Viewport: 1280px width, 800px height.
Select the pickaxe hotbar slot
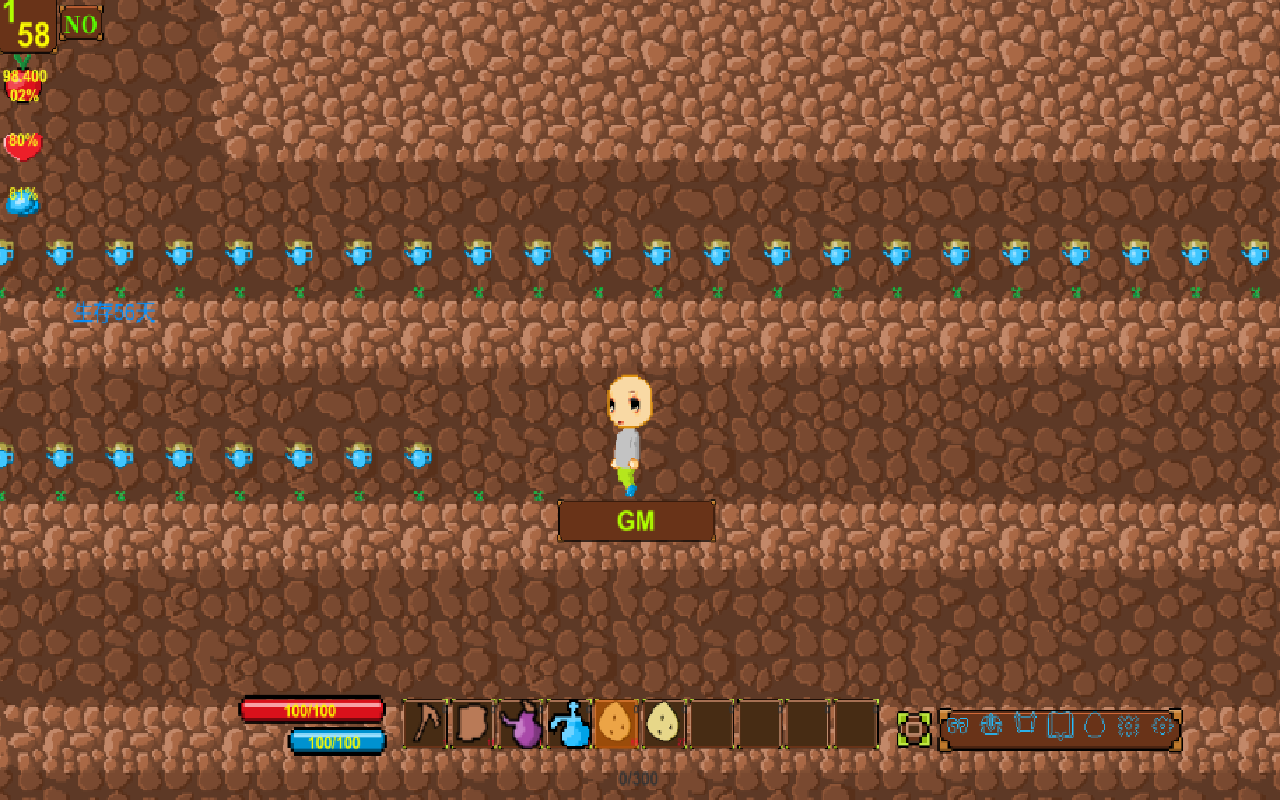click(x=427, y=724)
